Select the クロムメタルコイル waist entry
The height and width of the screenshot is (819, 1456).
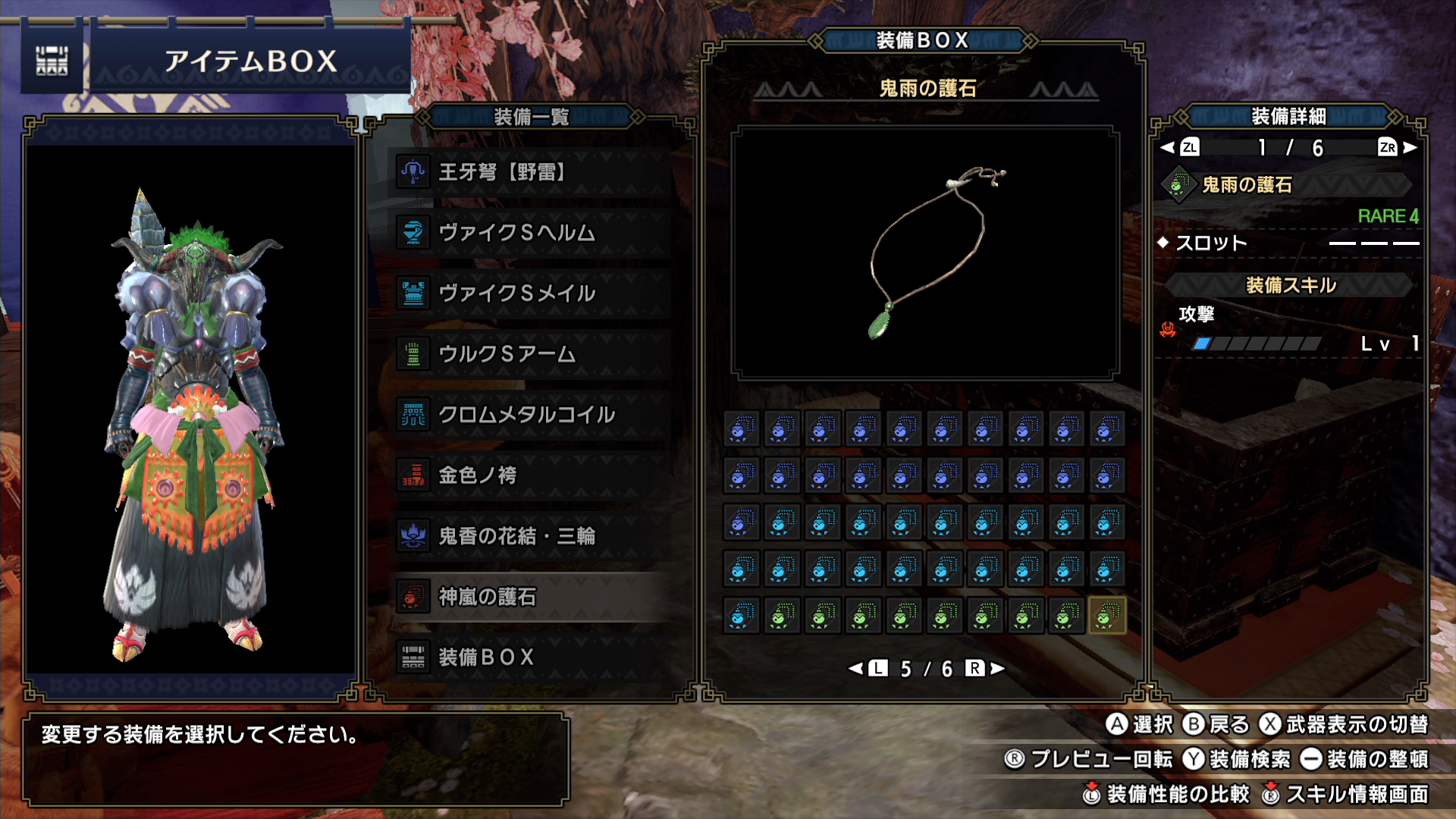click(x=531, y=415)
